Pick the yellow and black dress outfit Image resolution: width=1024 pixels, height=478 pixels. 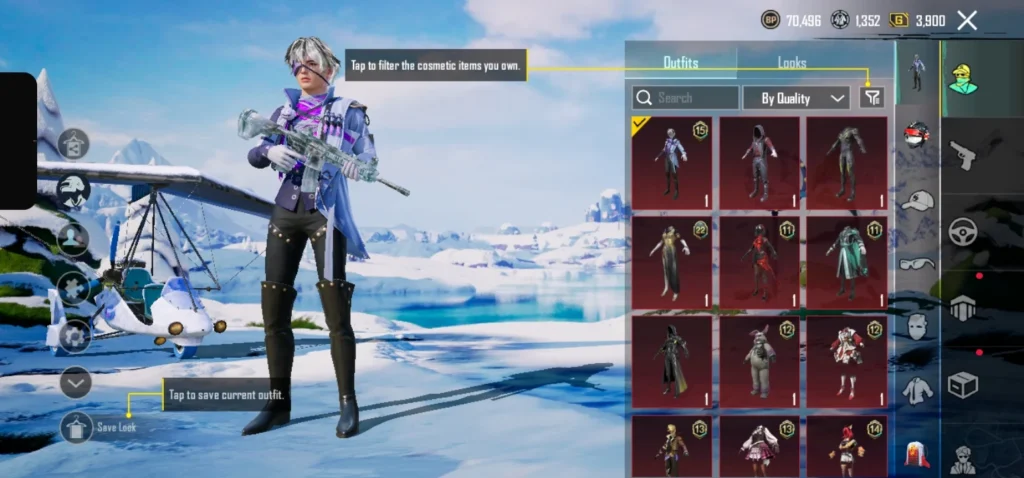[672, 262]
